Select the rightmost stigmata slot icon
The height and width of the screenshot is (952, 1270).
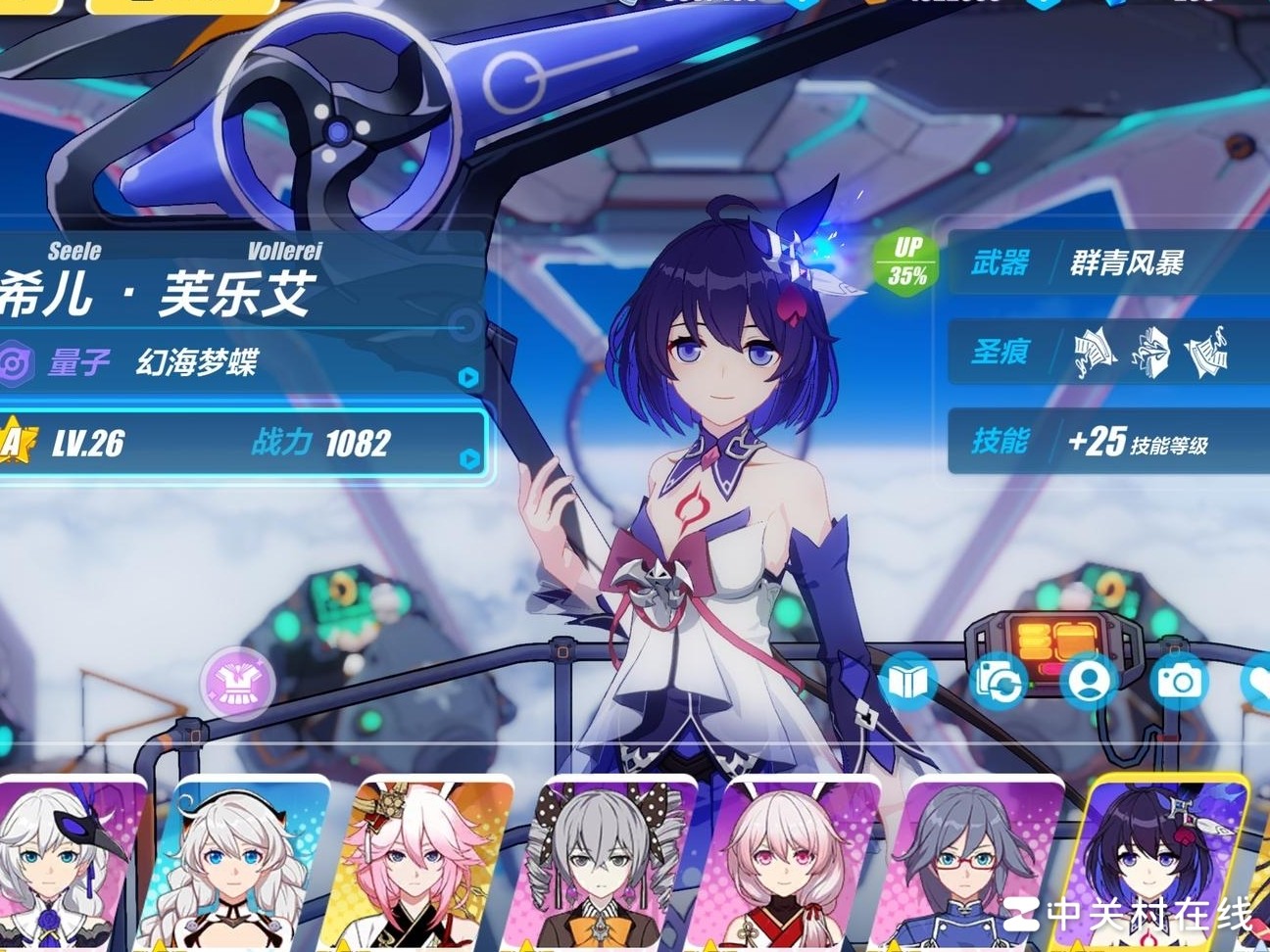coord(1209,353)
